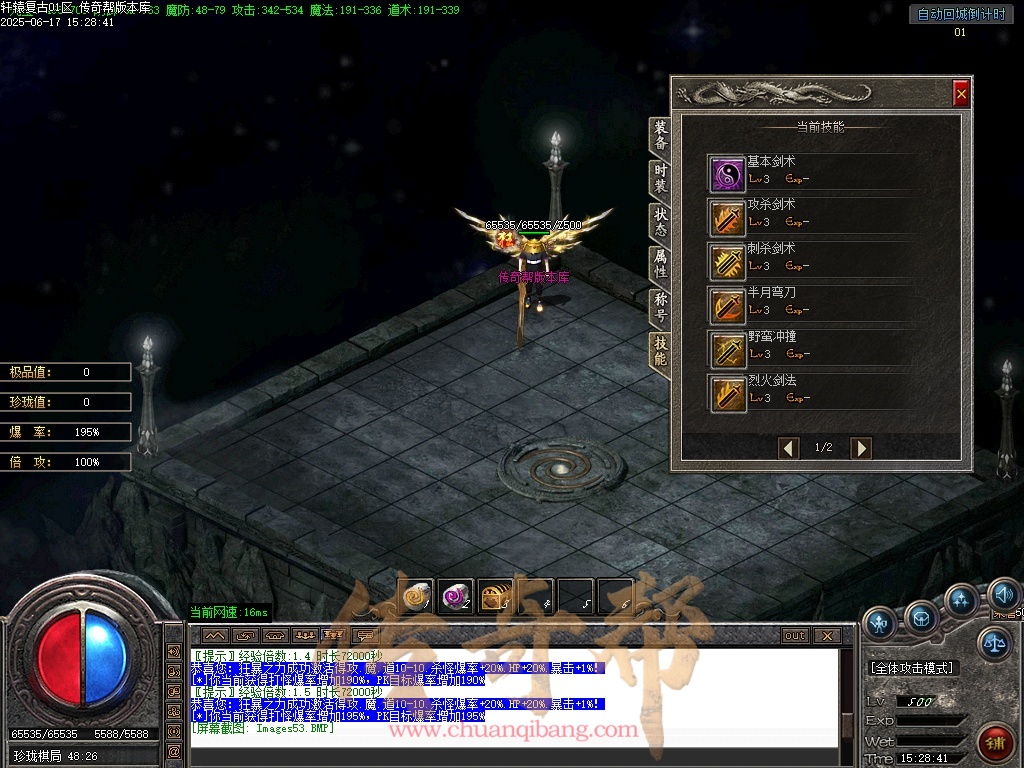Close the skills panel with the red X
Screen dimensions: 1024x768
[x=961, y=93]
